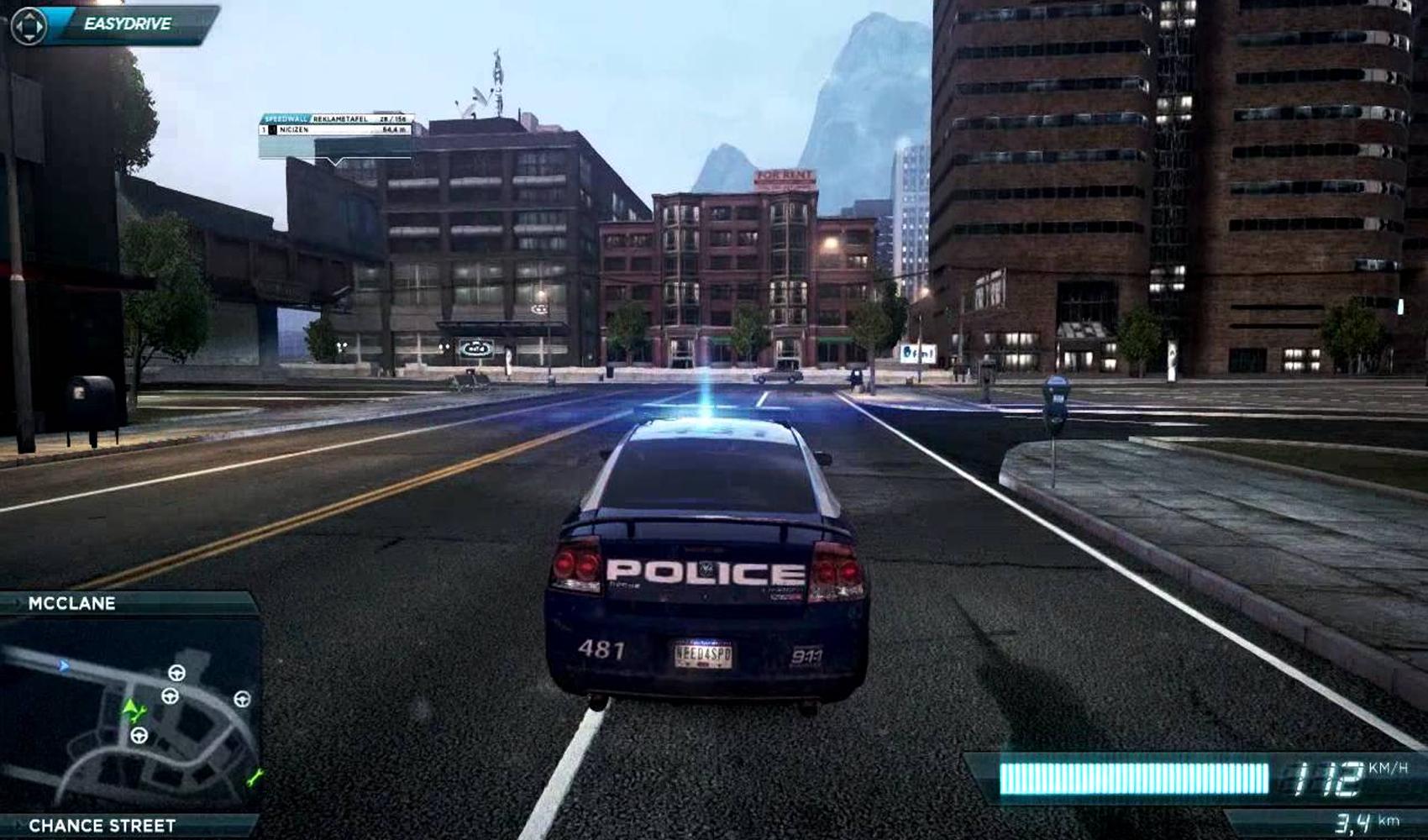Click the middle steering wheel icon on minimap

(170, 696)
